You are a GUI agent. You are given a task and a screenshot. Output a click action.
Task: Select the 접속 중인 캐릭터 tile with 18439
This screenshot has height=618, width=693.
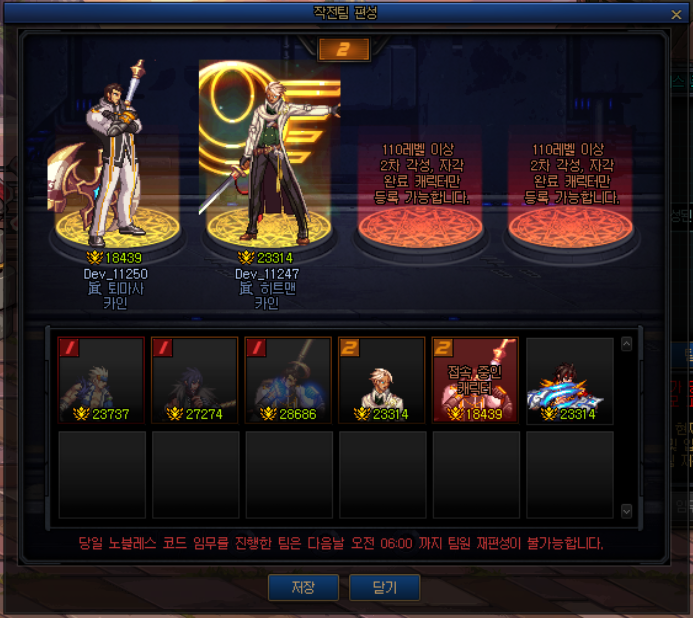tap(476, 379)
